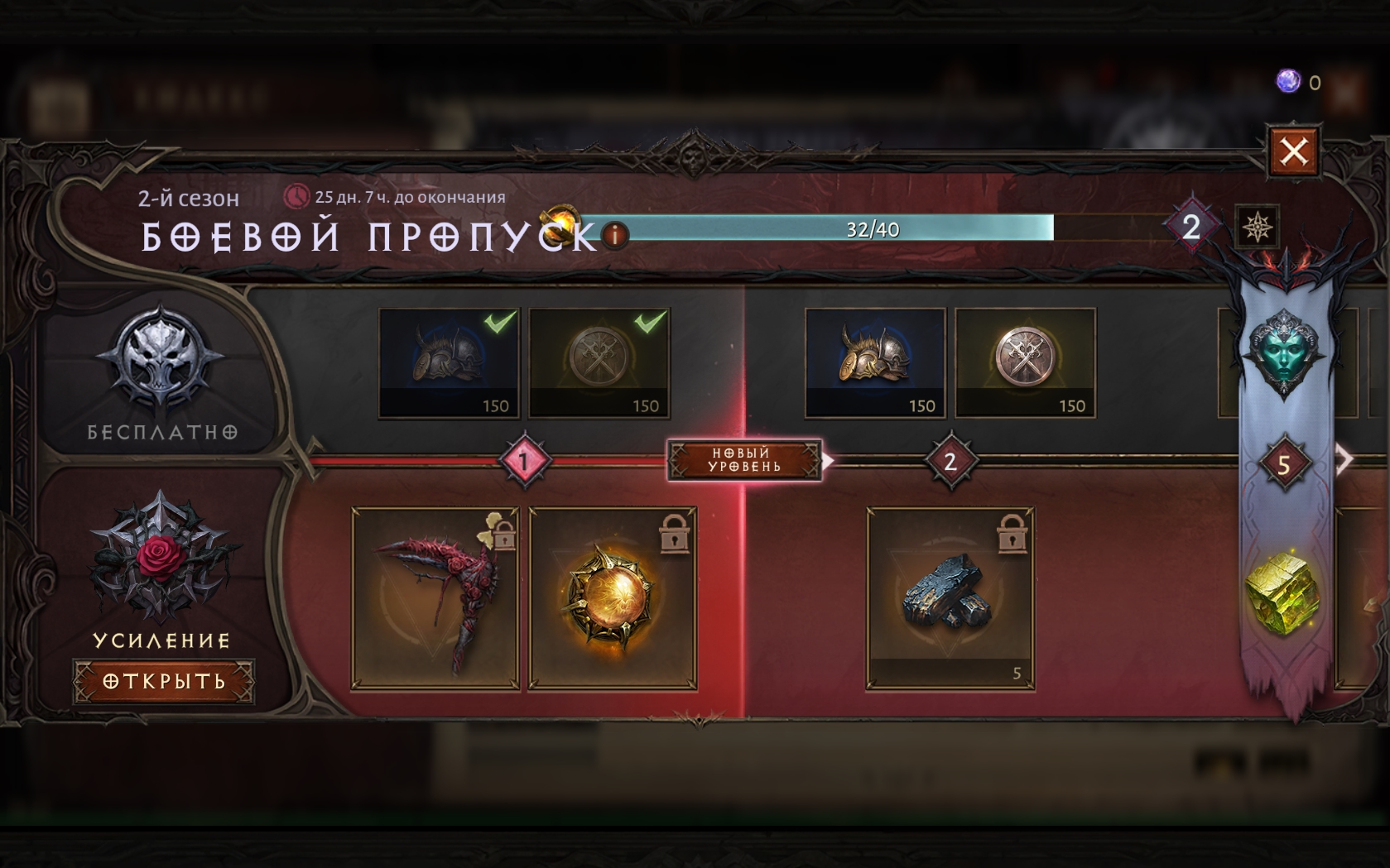This screenshot has width=1390, height=868.
Task: Claim rewards with НОВЫЙ УРОВЕНЬ button
Action: point(744,460)
